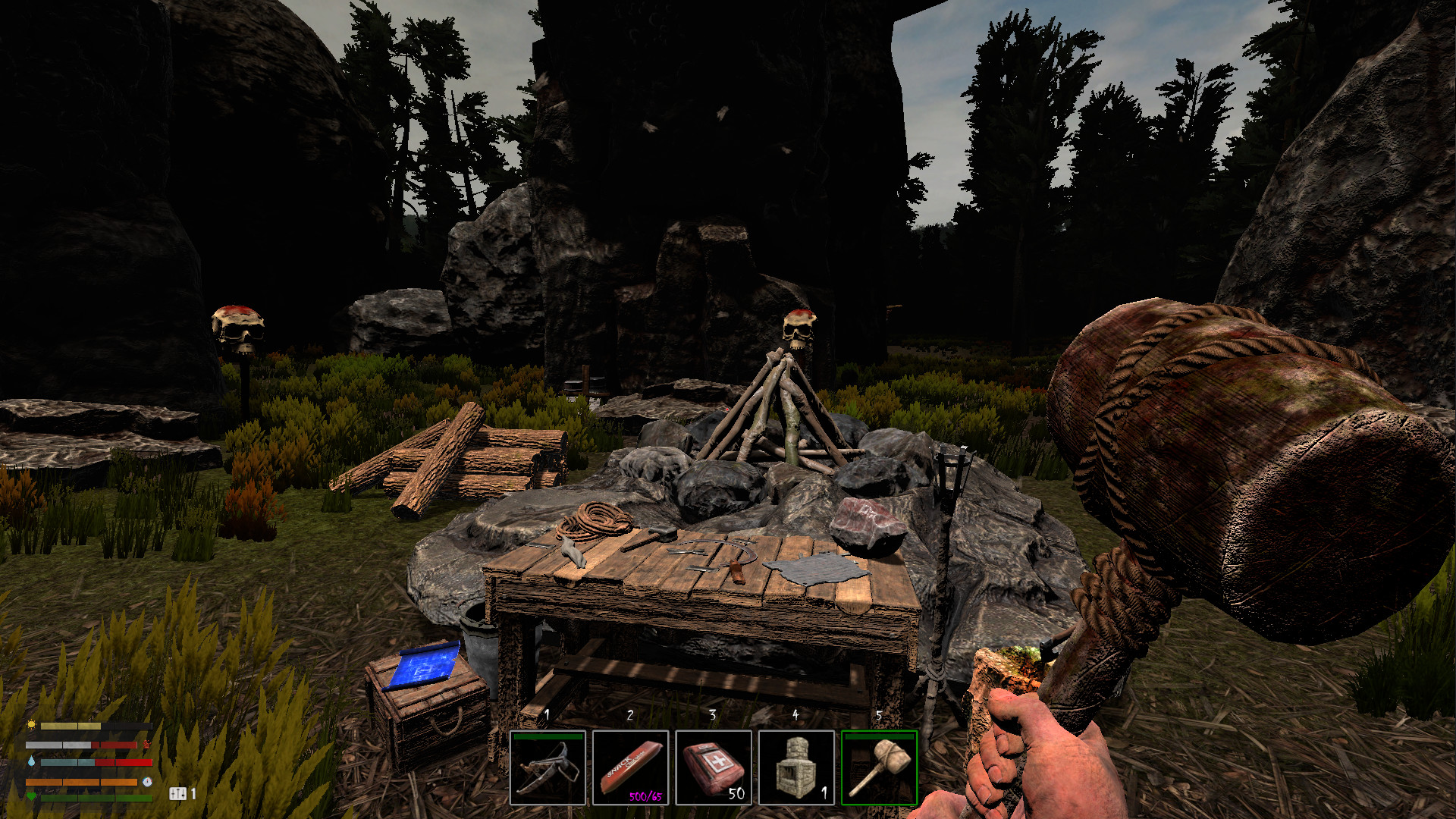Click the sun icon atop the status bars
Image resolution: width=1456 pixels, height=819 pixels.
[32, 725]
